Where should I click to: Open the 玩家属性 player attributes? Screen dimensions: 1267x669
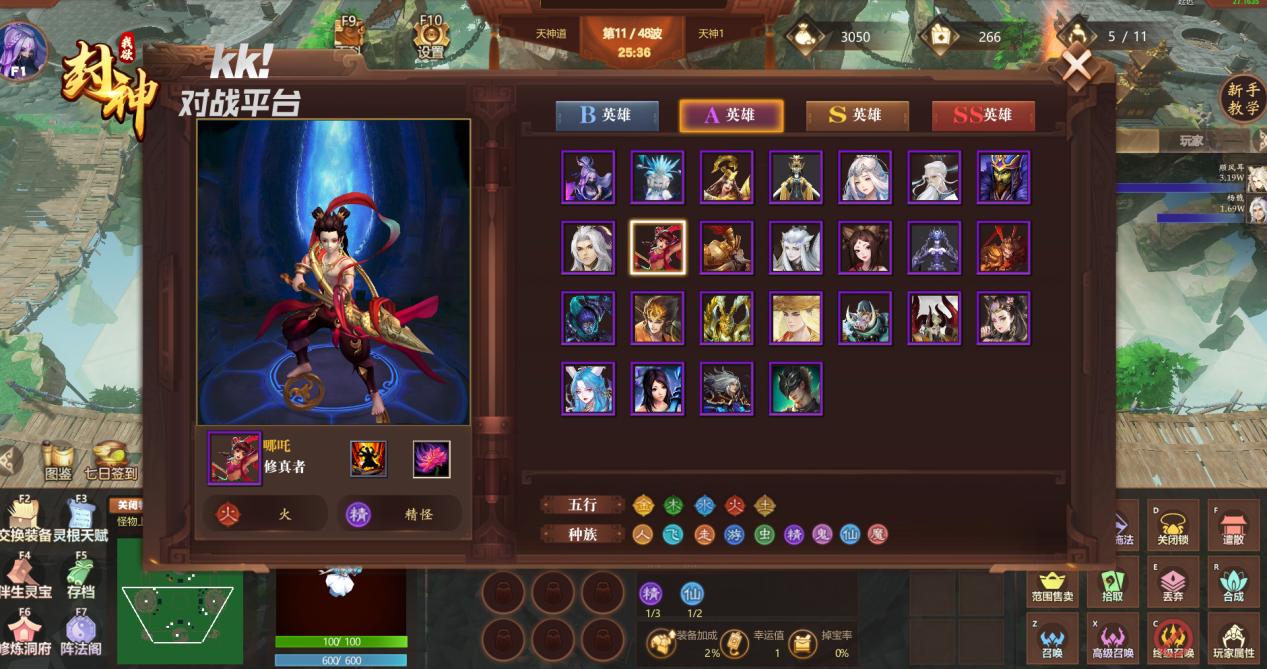[x=1233, y=638]
